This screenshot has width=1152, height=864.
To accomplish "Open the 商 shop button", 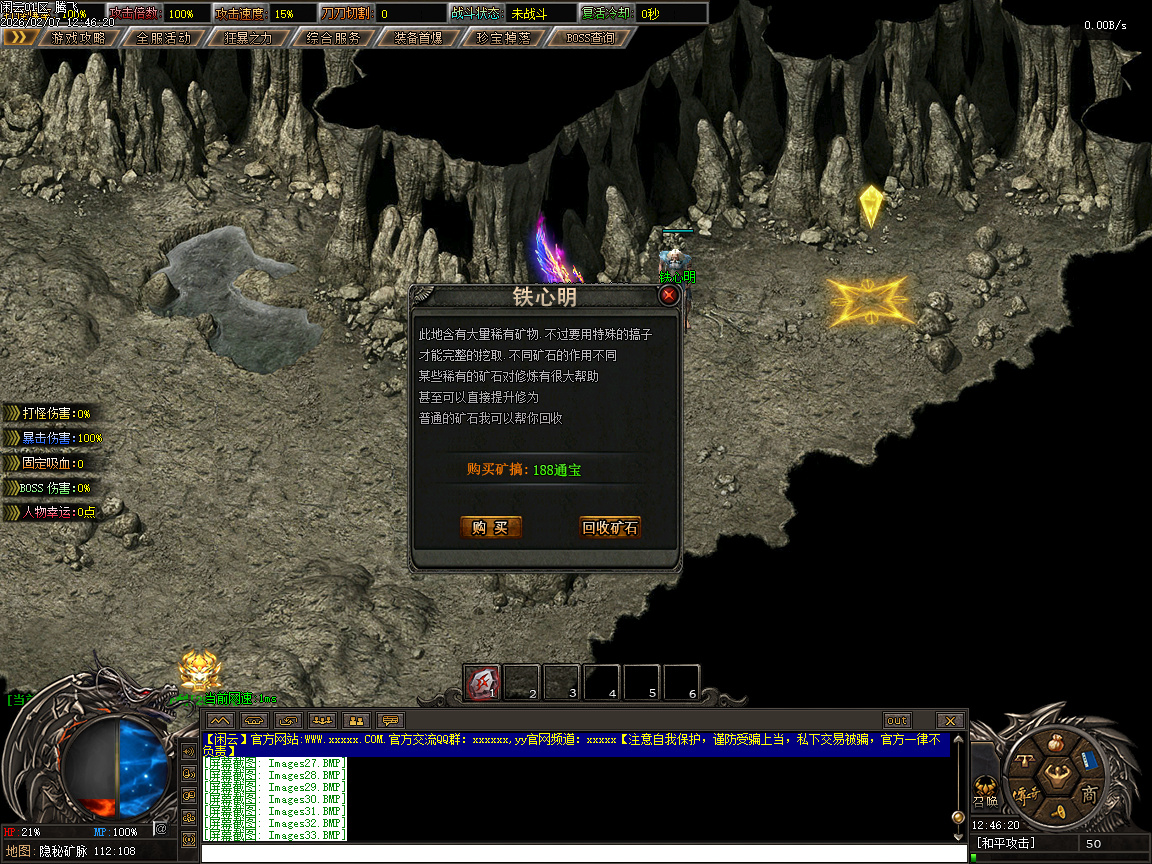I will [1088, 794].
